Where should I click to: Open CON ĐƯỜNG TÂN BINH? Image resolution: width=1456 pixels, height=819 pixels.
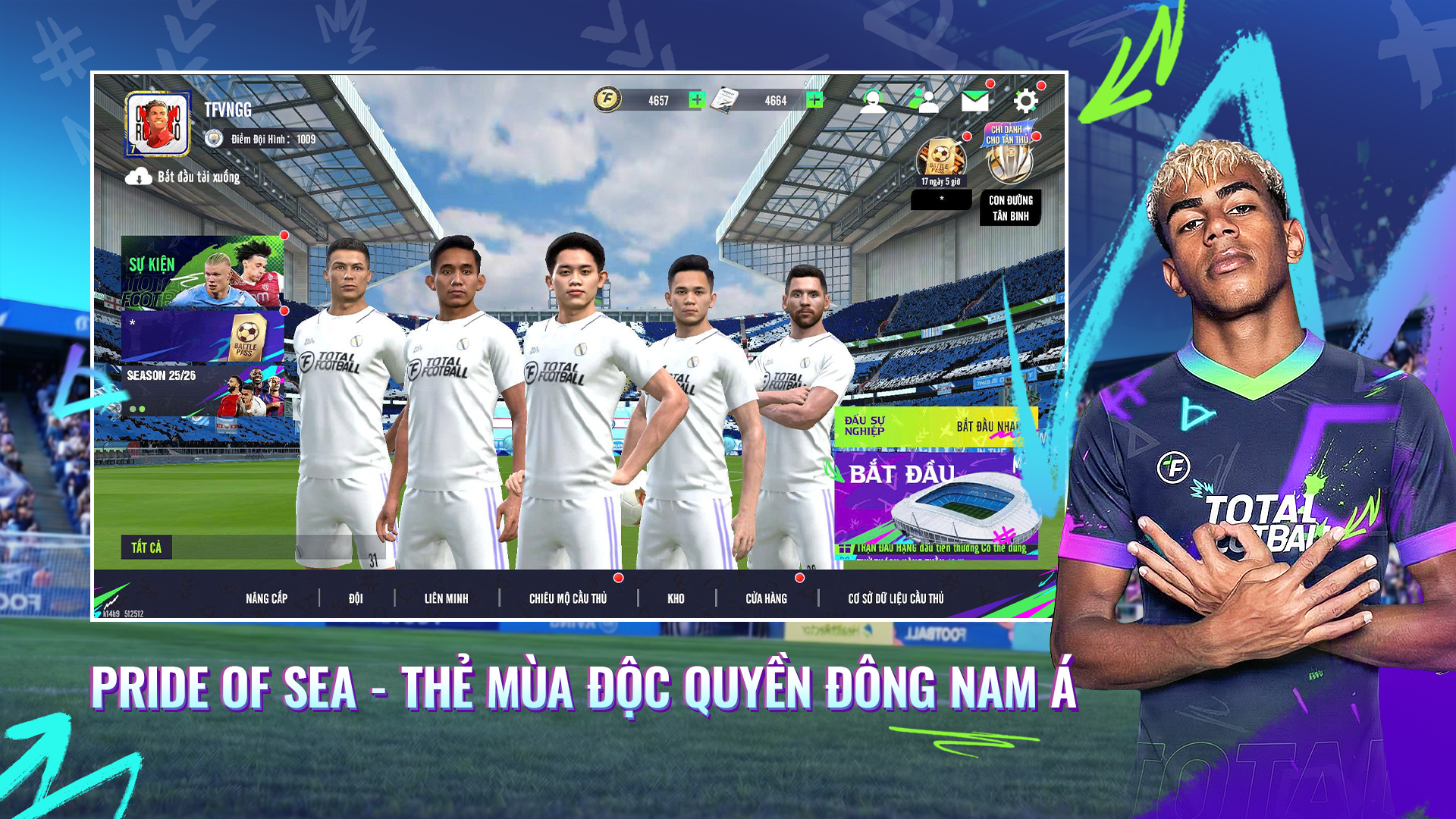(1011, 206)
